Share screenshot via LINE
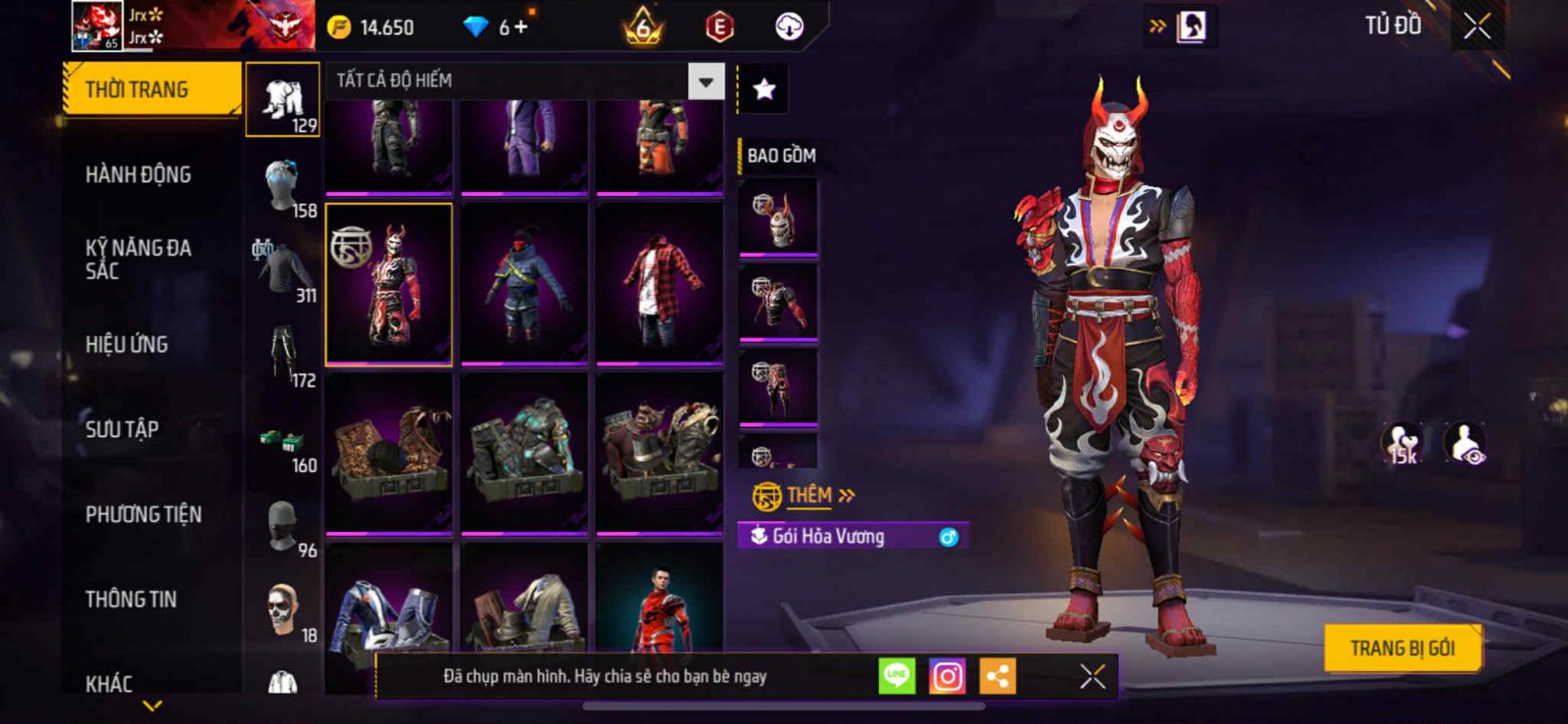Image resolution: width=1568 pixels, height=724 pixels. pyautogui.click(x=896, y=676)
